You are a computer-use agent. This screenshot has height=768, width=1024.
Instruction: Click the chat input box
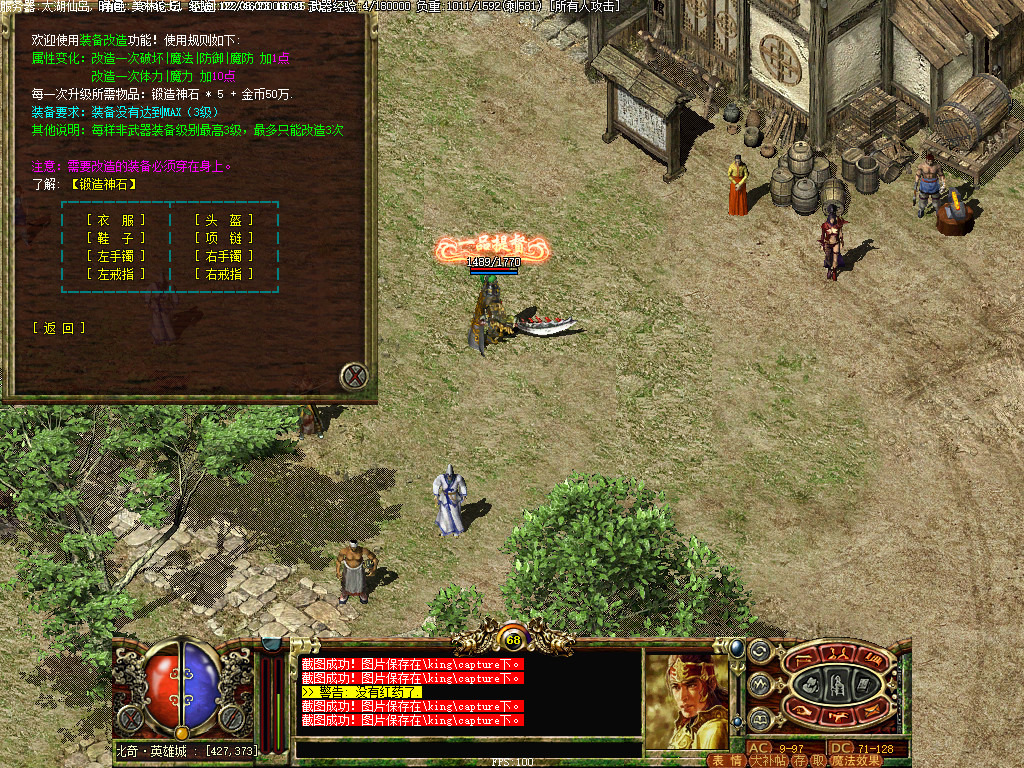click(468, 749)
